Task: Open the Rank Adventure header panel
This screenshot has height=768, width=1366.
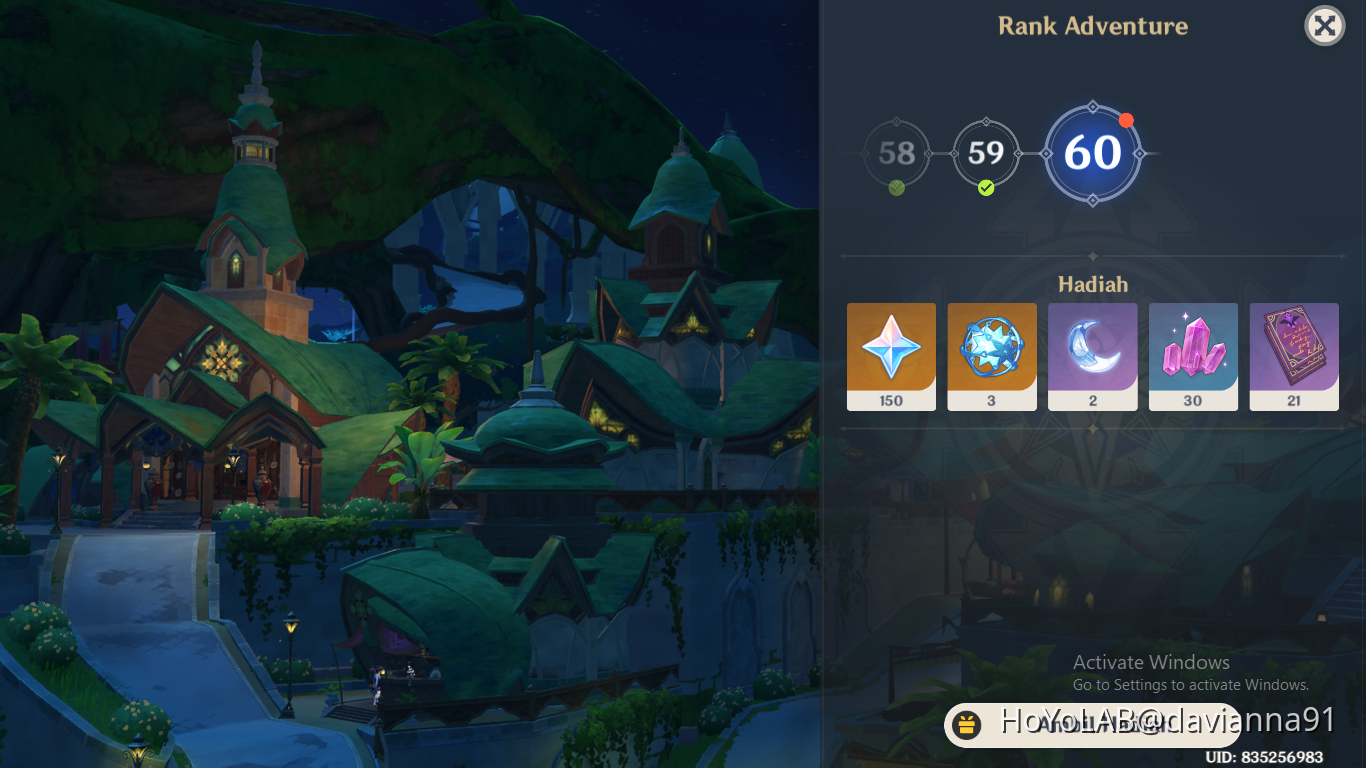Action: [1092, 26]
